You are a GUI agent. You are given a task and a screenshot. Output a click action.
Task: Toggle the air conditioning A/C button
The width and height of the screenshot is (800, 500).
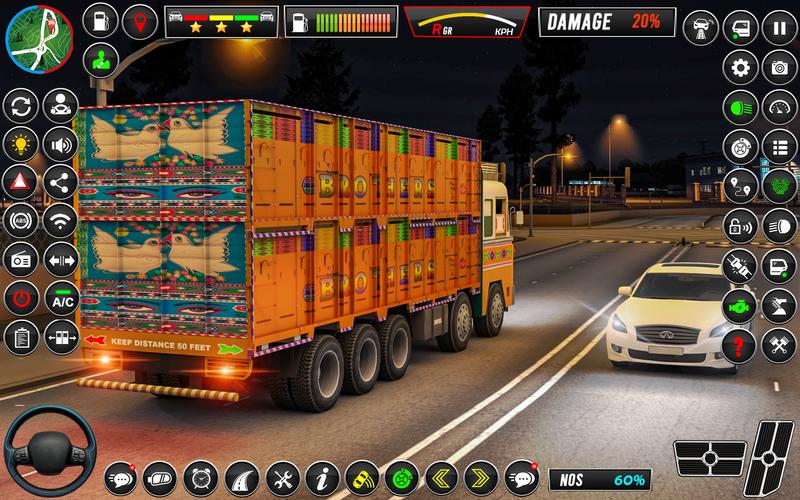tap(62, 298)
